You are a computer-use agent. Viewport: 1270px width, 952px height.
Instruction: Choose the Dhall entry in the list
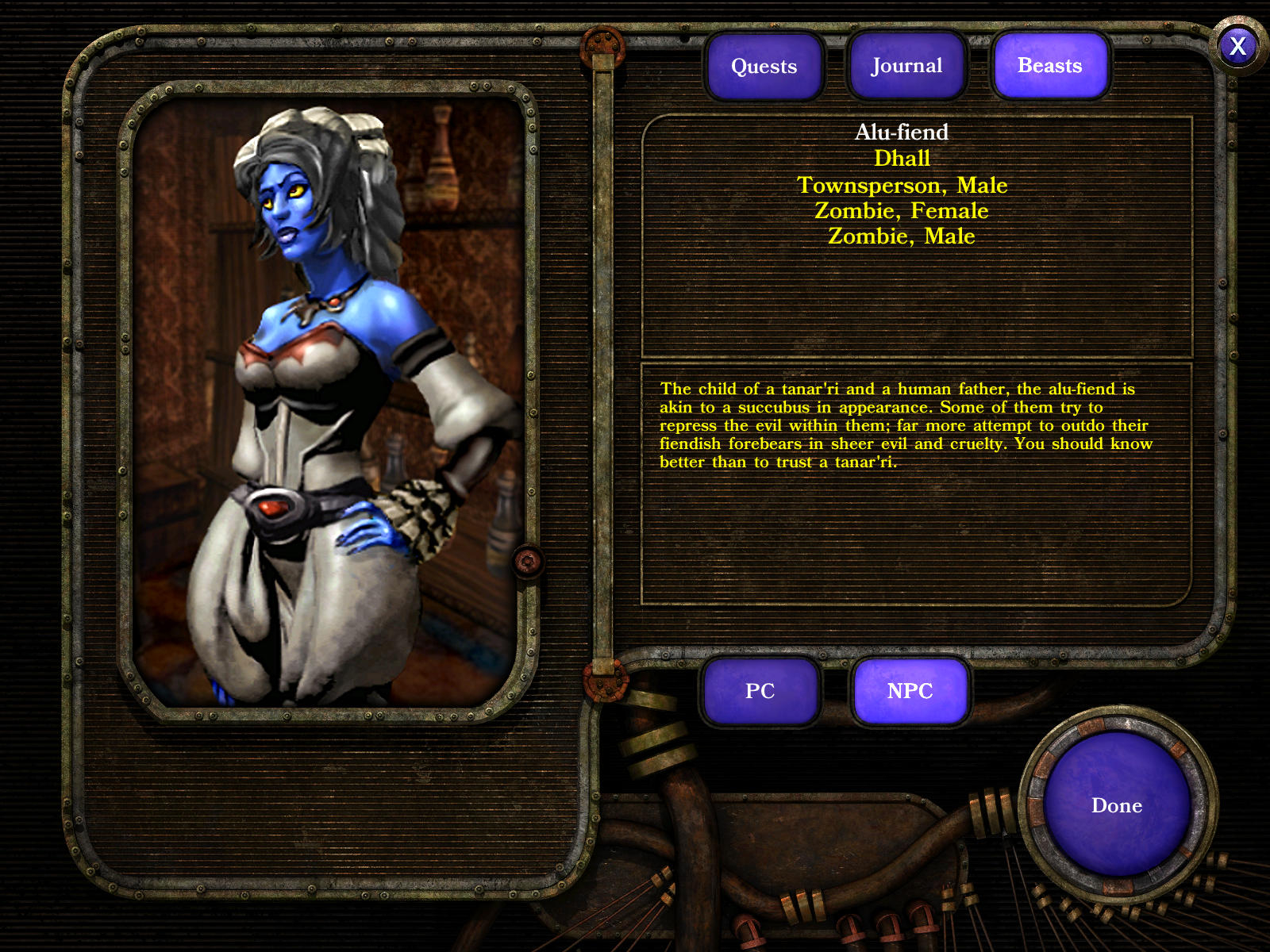click(x=901, y=159)
